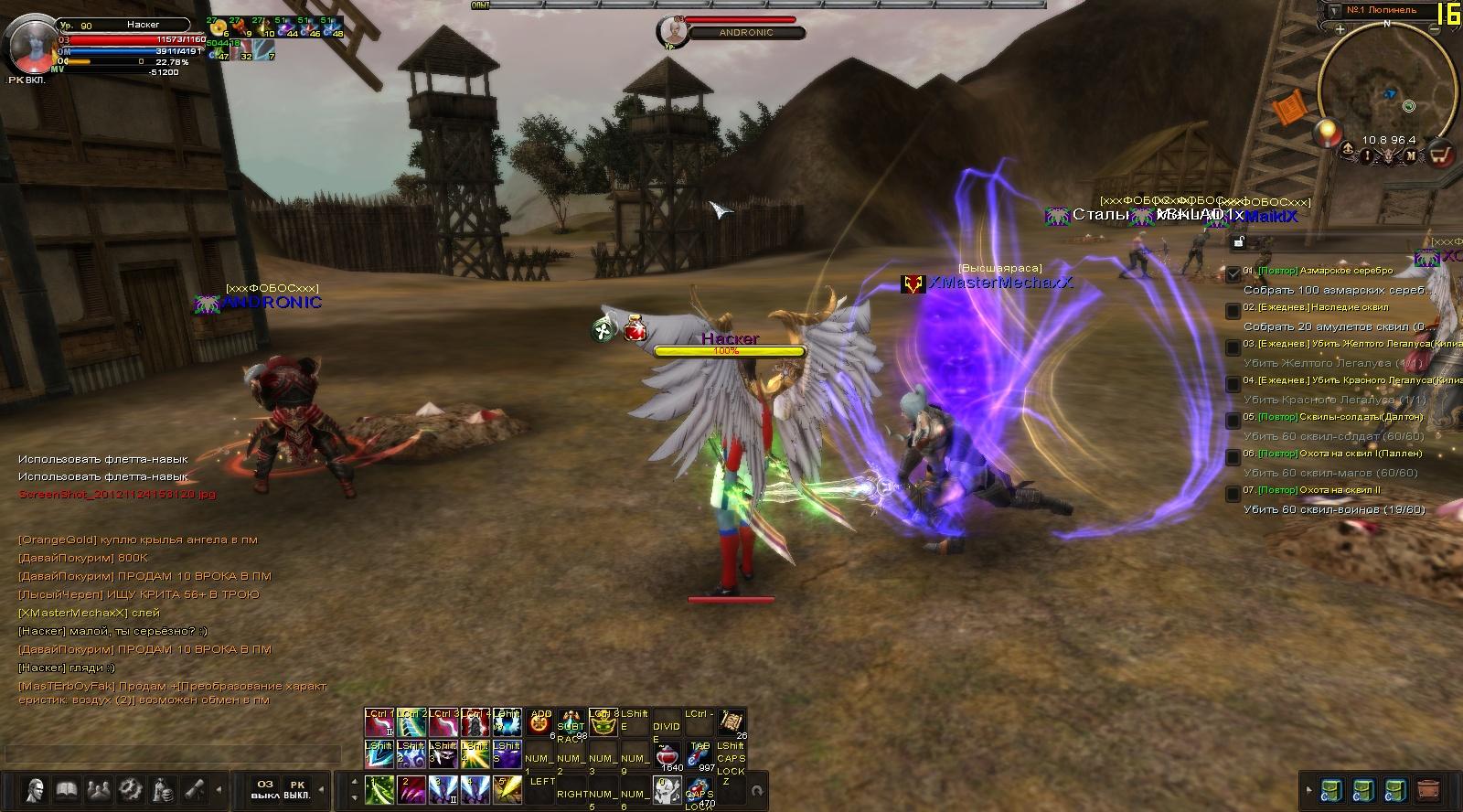The height and width of the screenshot is (812, 1463).
Task: Use the red potion with 1640 count
Action: point(669,757)
